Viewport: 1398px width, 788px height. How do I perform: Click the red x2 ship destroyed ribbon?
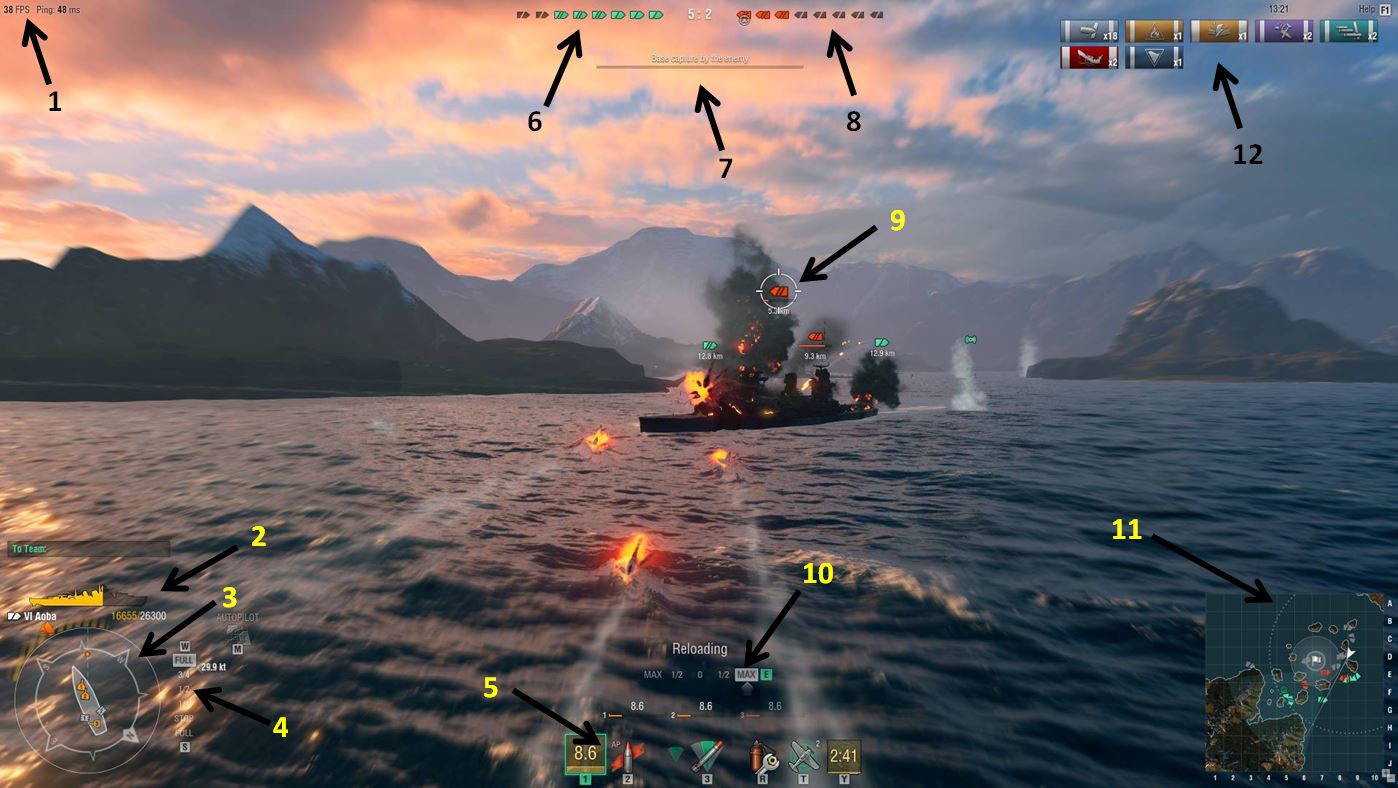(x=1089, y=58)
